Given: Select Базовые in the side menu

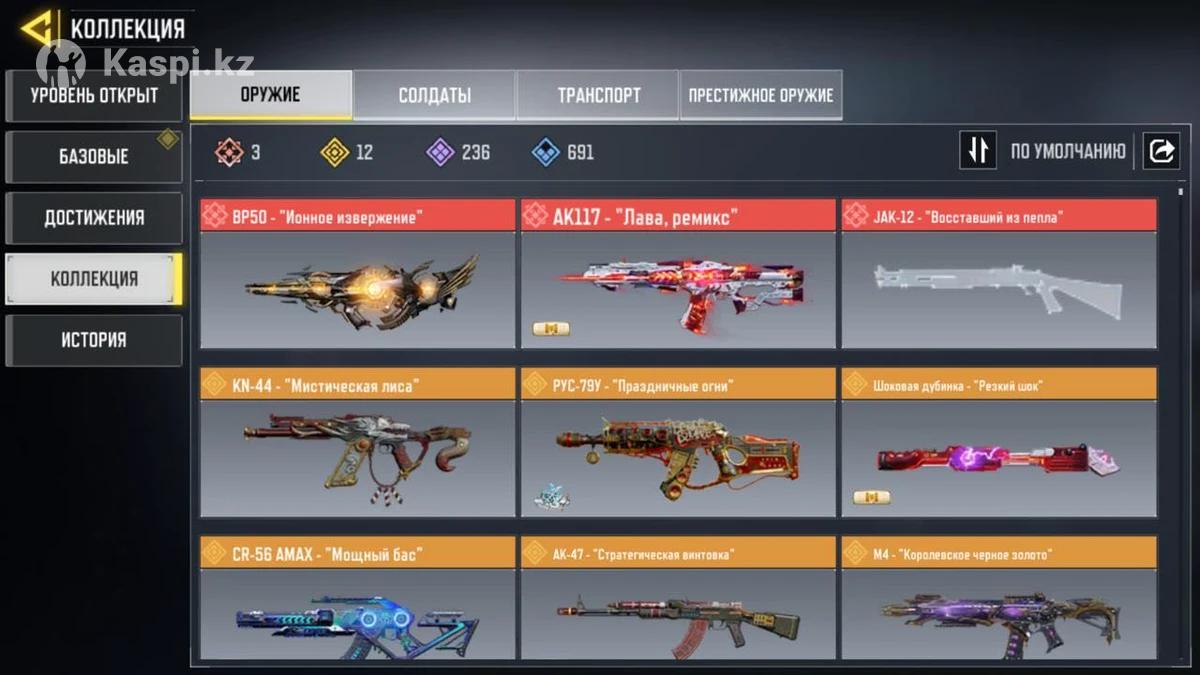Looking at the screenshot, I should [94, 157].
